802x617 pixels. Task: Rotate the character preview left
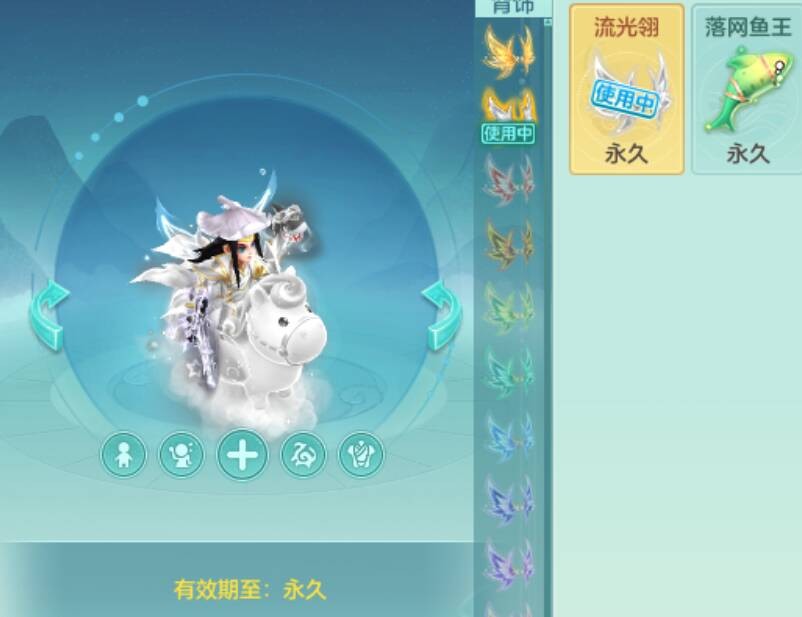(x=49, y=315)
